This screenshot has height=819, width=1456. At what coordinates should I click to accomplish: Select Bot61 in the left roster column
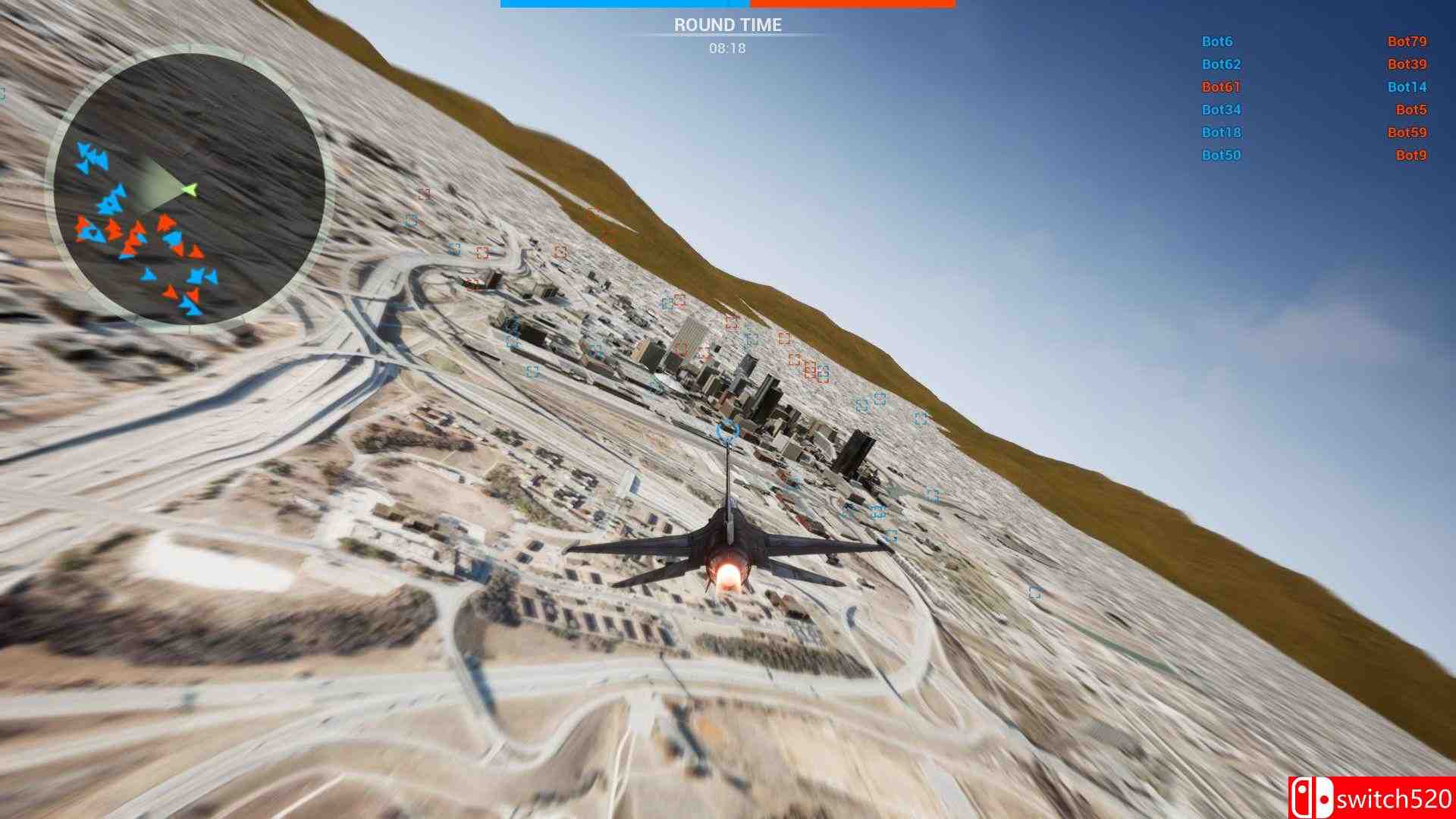(x=1222, y=87)
